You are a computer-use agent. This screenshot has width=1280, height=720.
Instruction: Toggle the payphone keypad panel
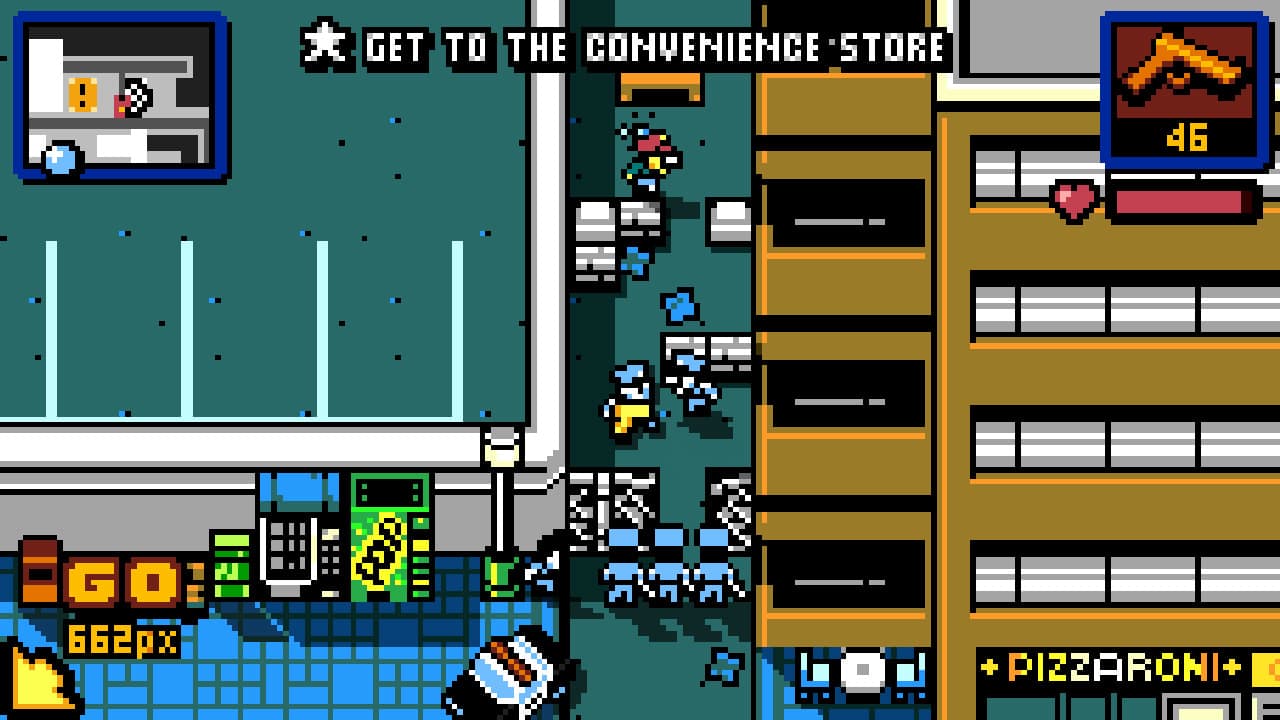[291, 545]
